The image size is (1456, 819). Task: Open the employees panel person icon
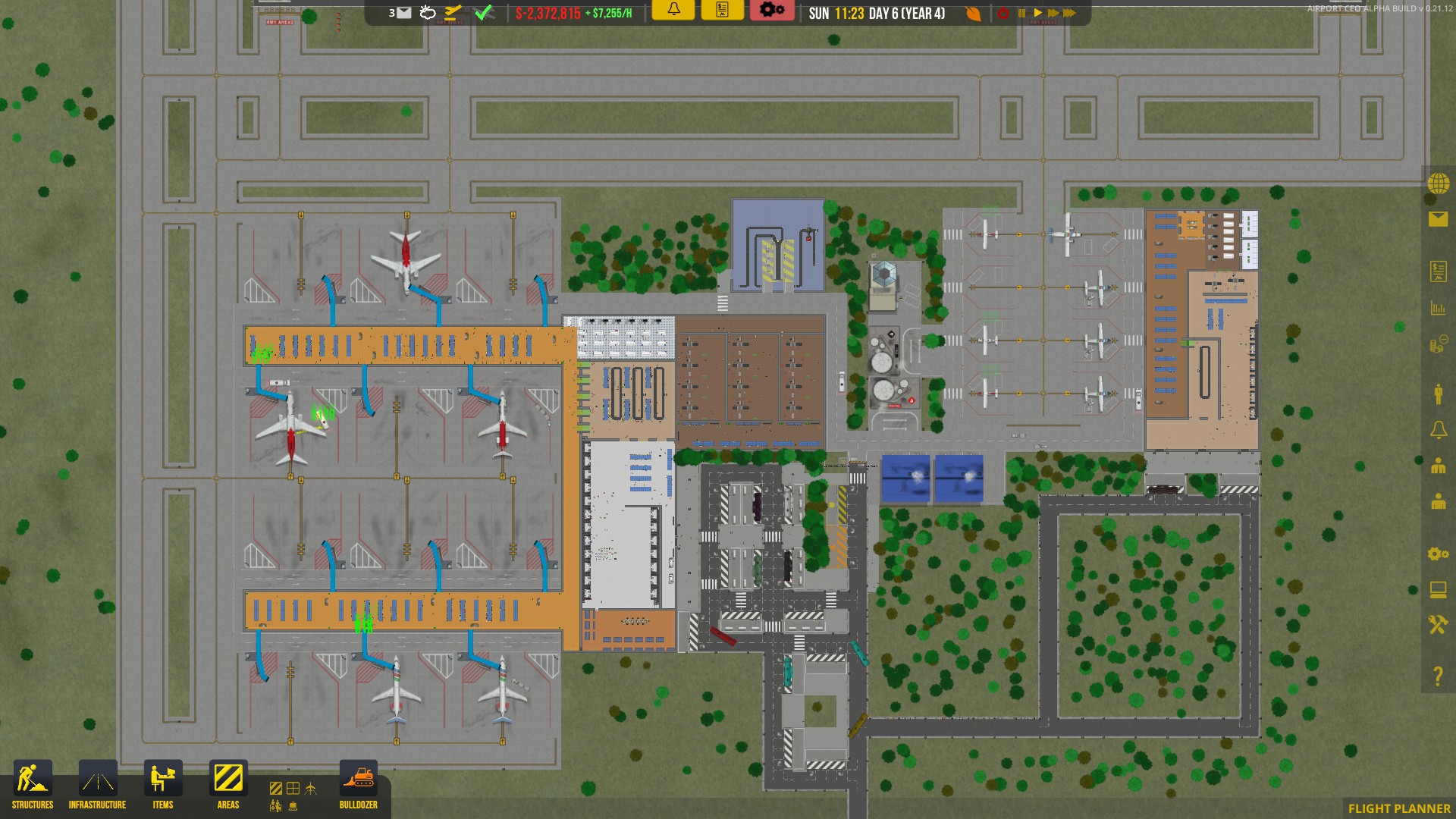[1437, 393]
